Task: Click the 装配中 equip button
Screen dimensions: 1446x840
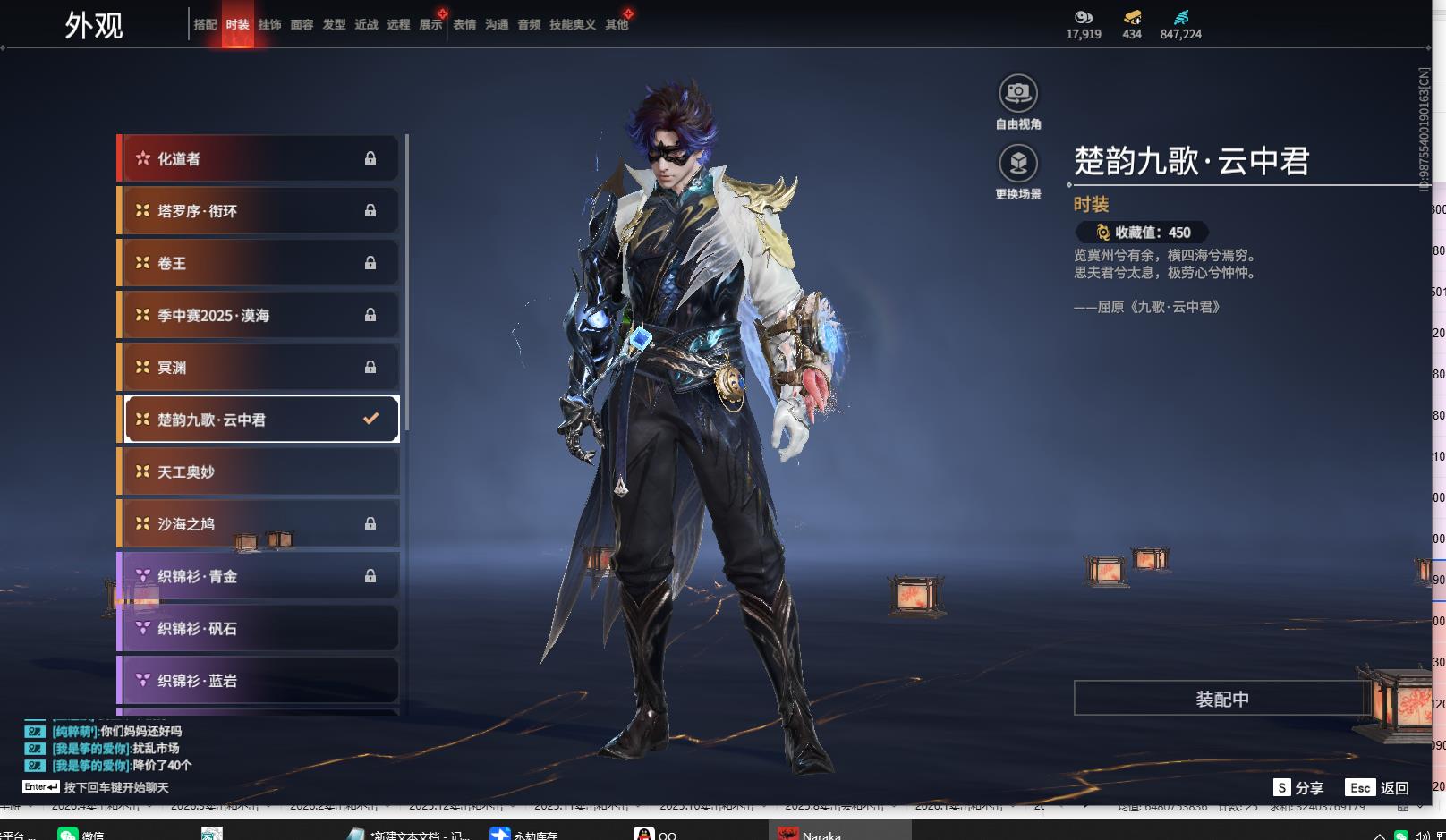Action: (x=1221, y=699)
